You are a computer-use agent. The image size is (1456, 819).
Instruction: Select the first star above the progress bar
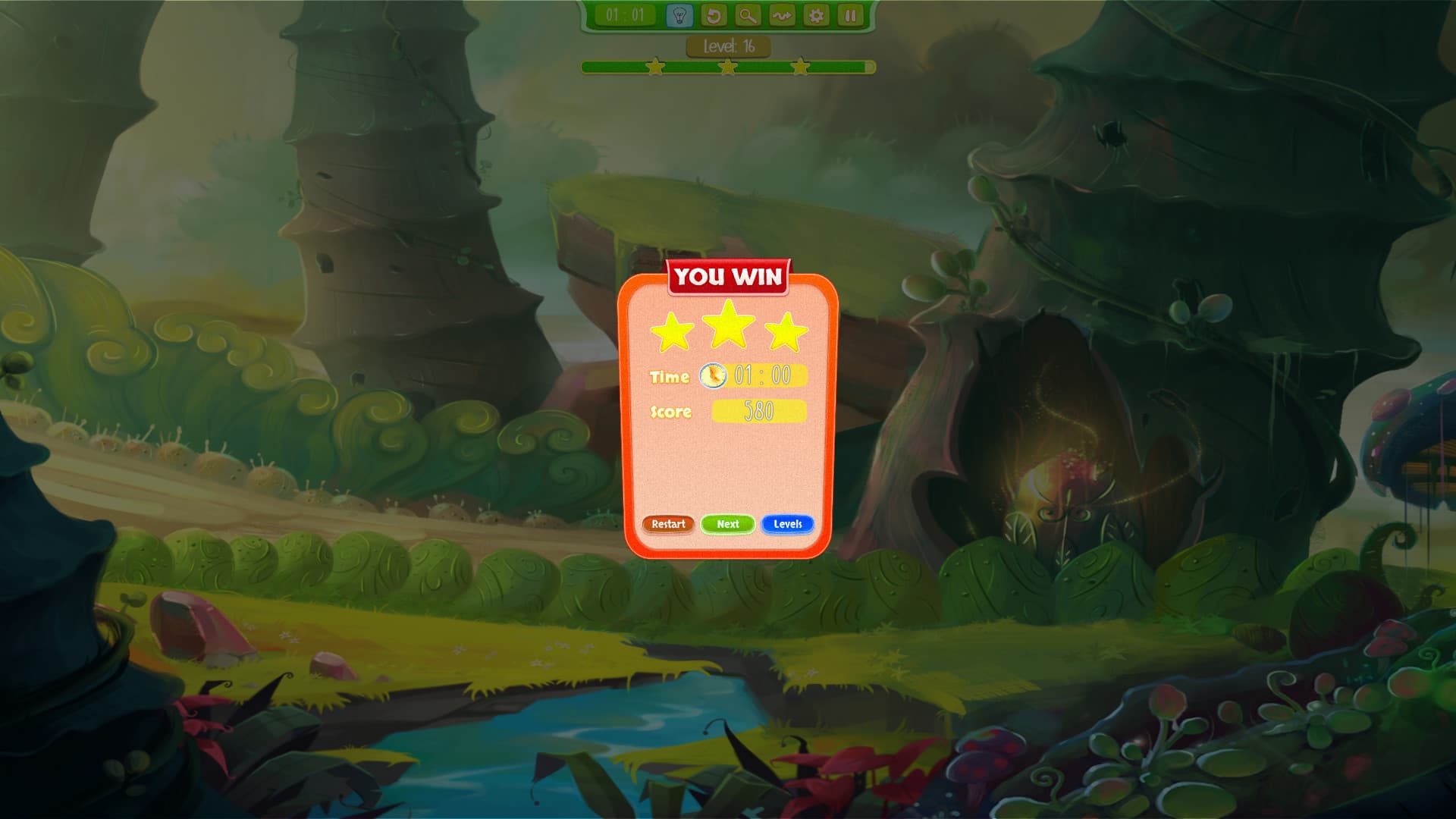[x=654, y=67]
